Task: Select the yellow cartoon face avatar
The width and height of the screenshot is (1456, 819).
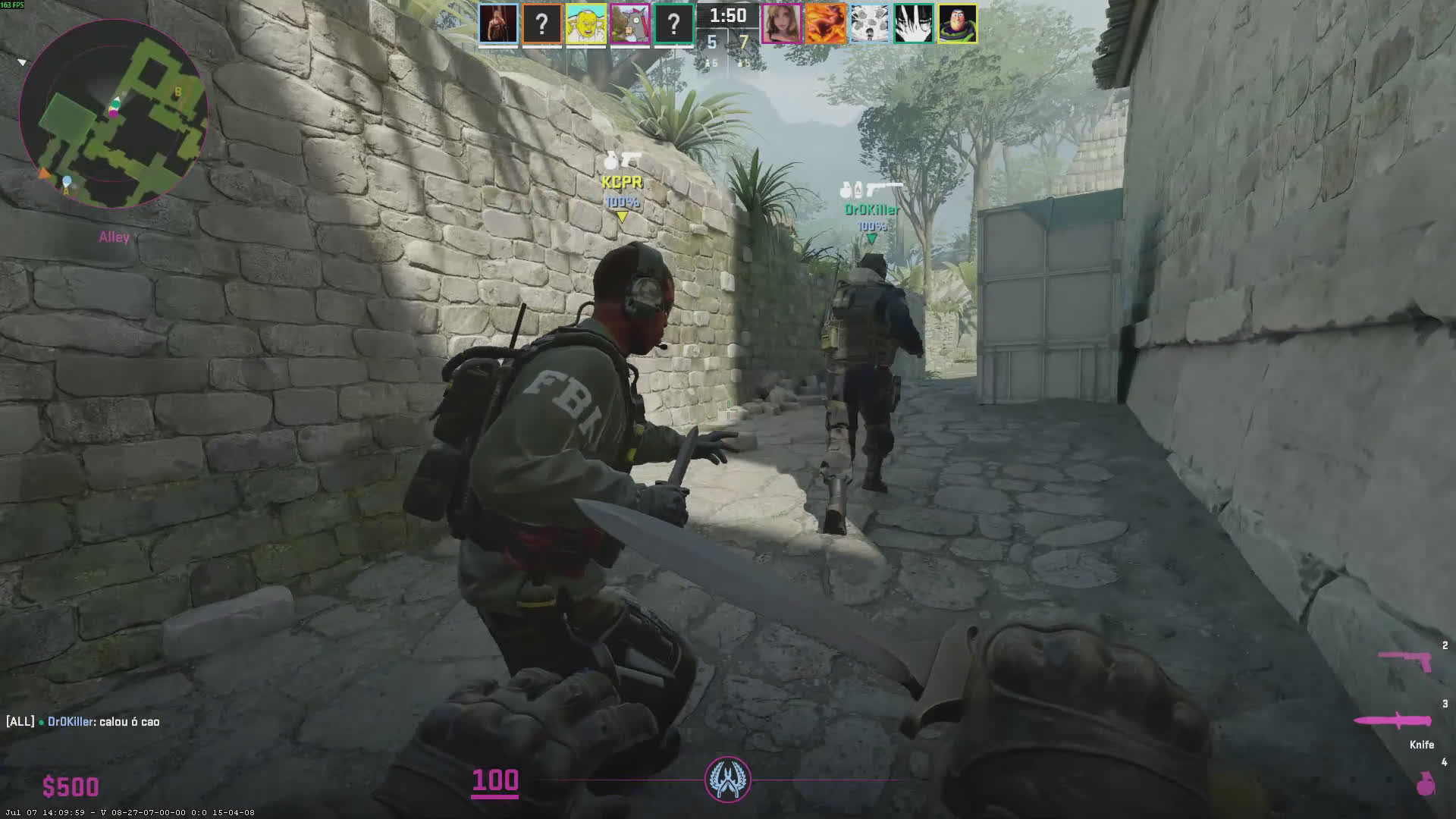Action: (585, 24)
